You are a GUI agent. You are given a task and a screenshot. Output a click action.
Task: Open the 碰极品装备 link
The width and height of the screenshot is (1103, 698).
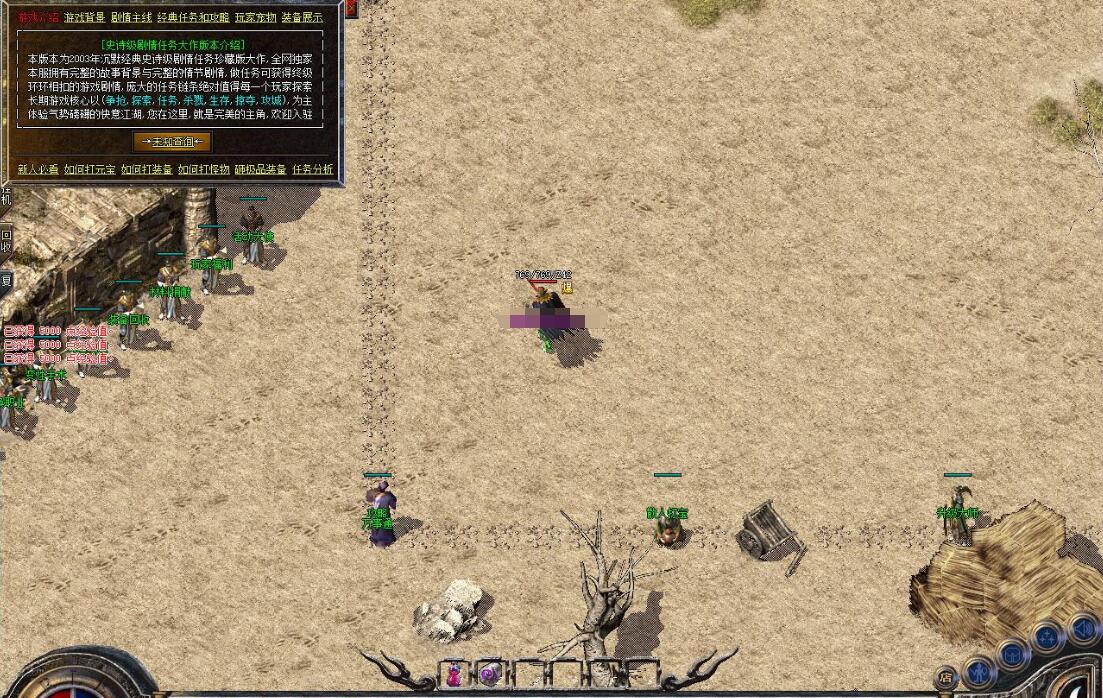click(260, 170)
